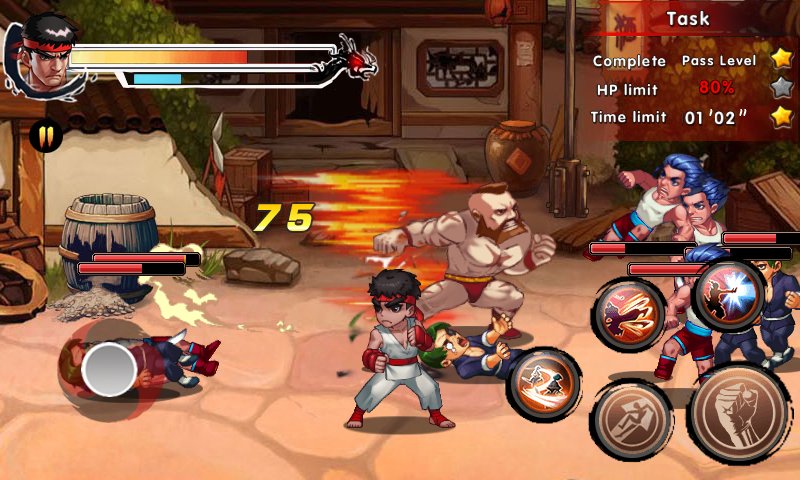Pause the game with the pause button

tap(45, 135)
